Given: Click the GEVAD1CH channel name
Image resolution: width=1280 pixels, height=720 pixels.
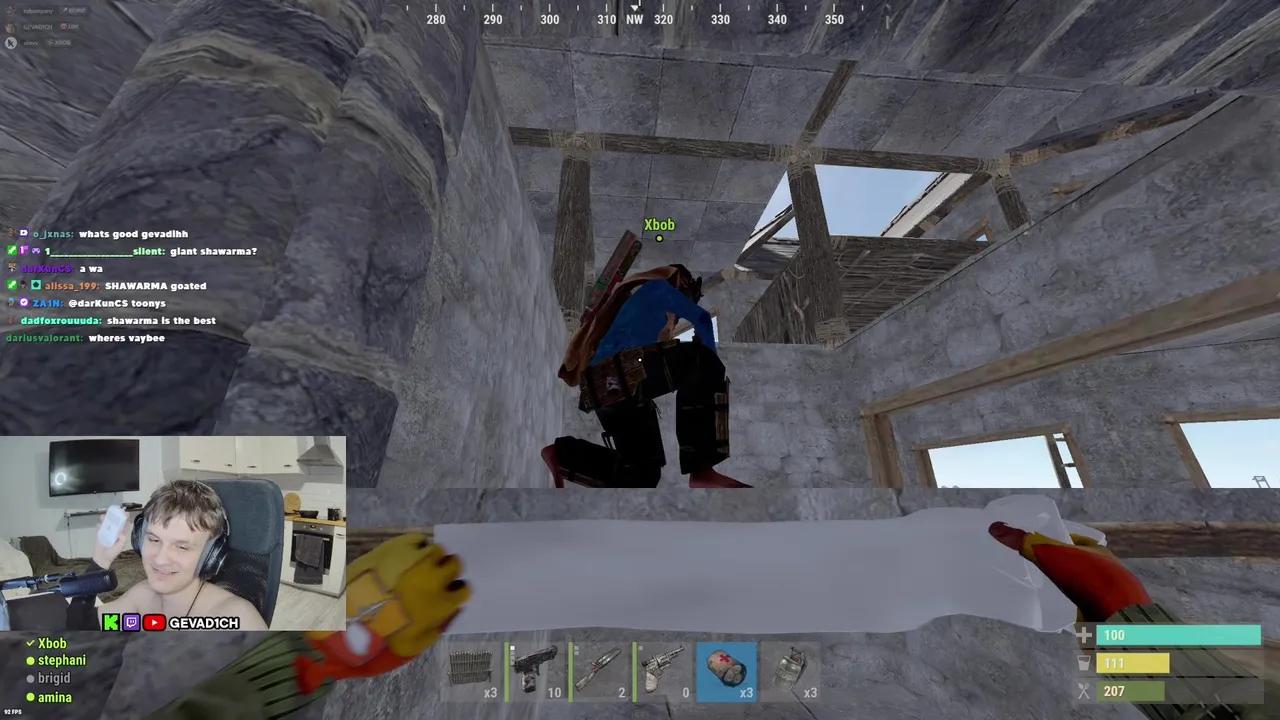Looking at the screenshot, I should pyautogui.click(x=203, y=622).
